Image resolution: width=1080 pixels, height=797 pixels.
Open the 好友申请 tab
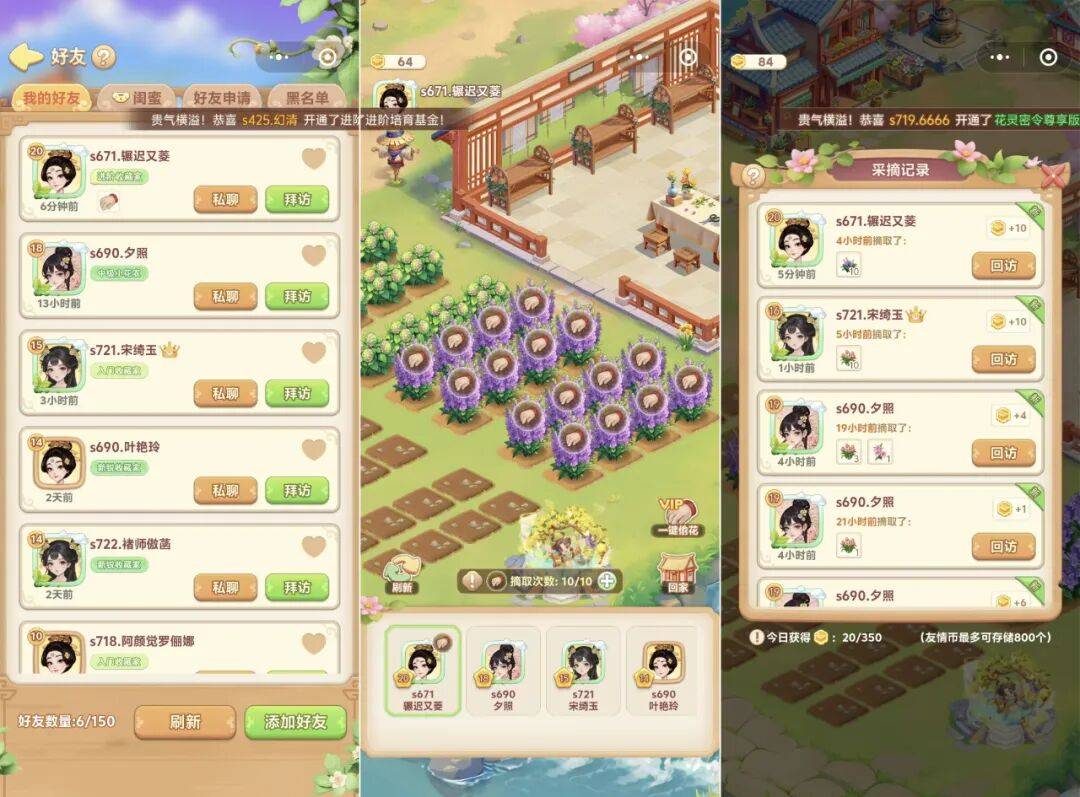coord(221,99)
